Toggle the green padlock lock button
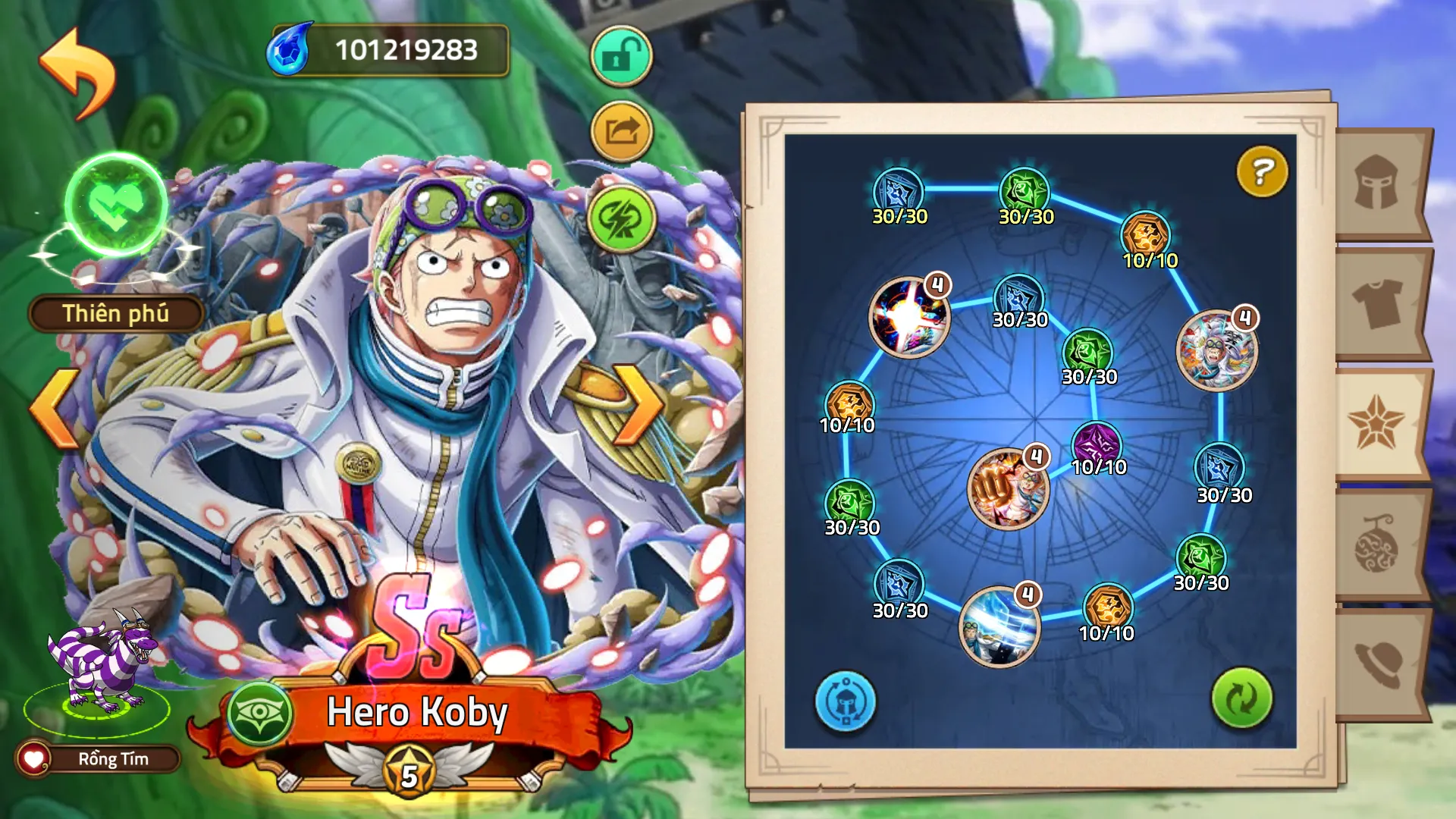Viewport: 1456px width, 819px height. [x=621, y=56]
